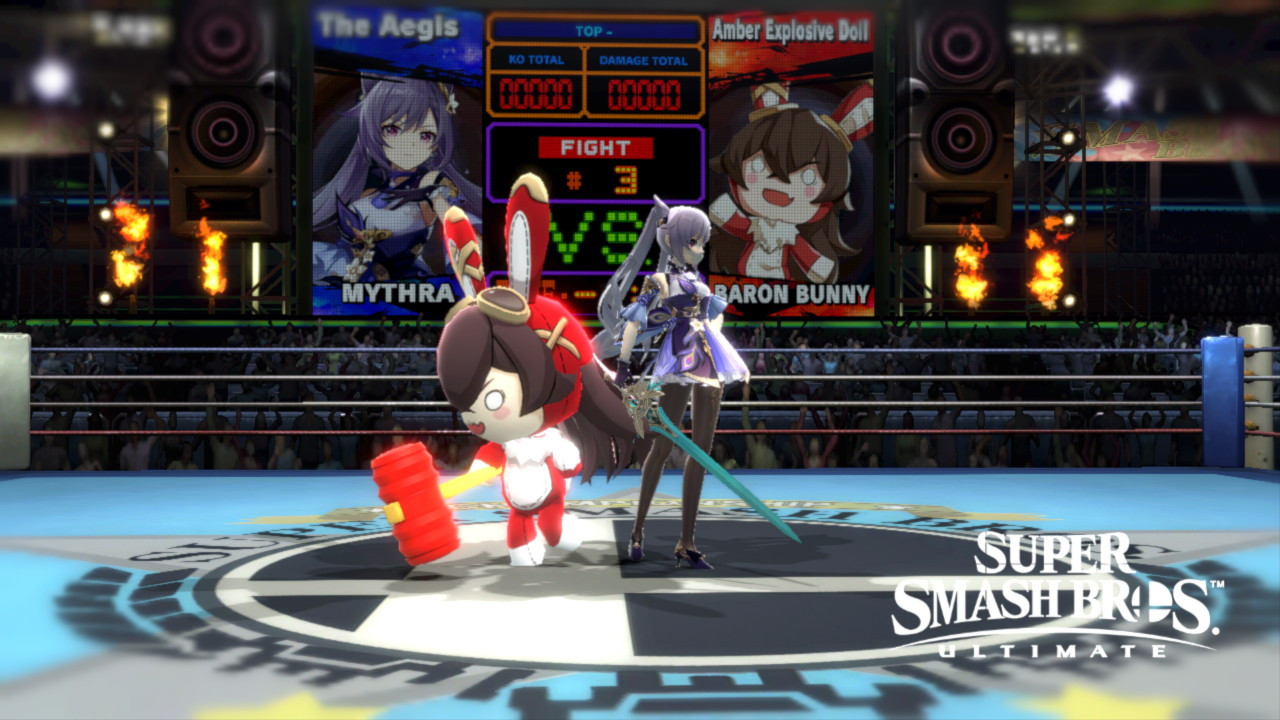Click Keqing standing with her sword
The width and height of the screenshot is (1280, 720).
[680, 380]
